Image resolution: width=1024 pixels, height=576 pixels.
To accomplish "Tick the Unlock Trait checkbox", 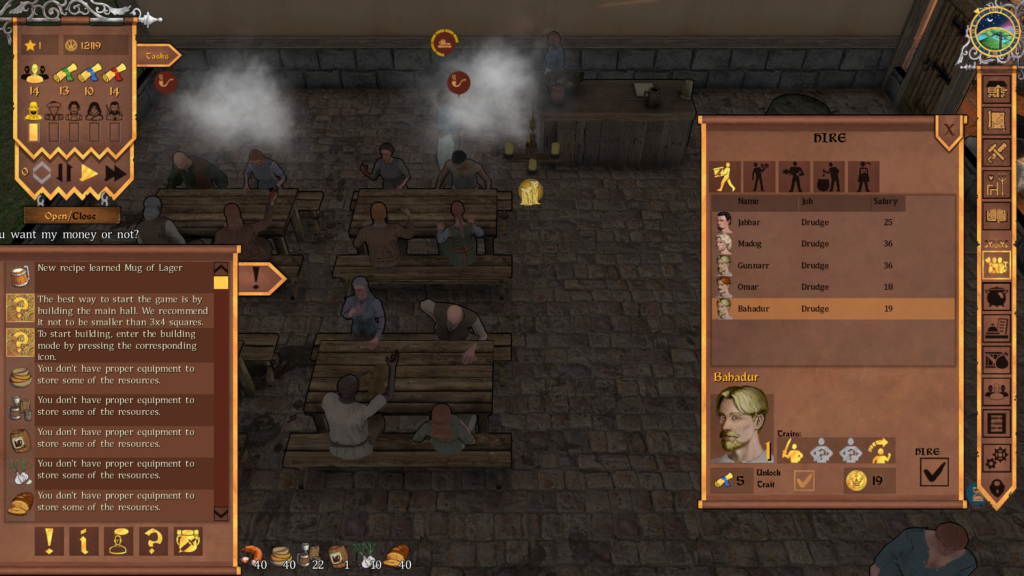I will [x=803, y=481].
